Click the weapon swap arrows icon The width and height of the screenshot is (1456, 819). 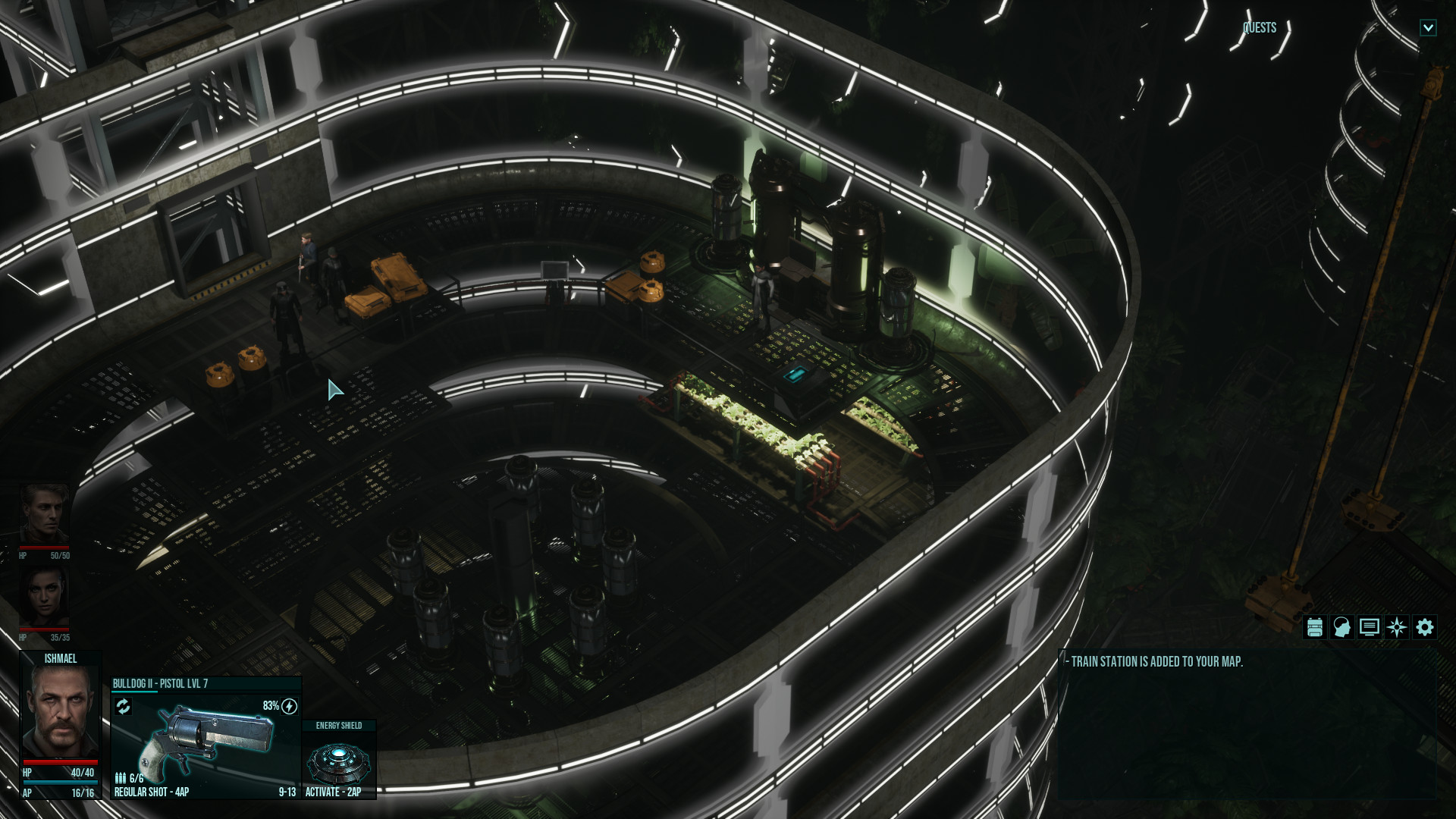(x=123, y=707)
